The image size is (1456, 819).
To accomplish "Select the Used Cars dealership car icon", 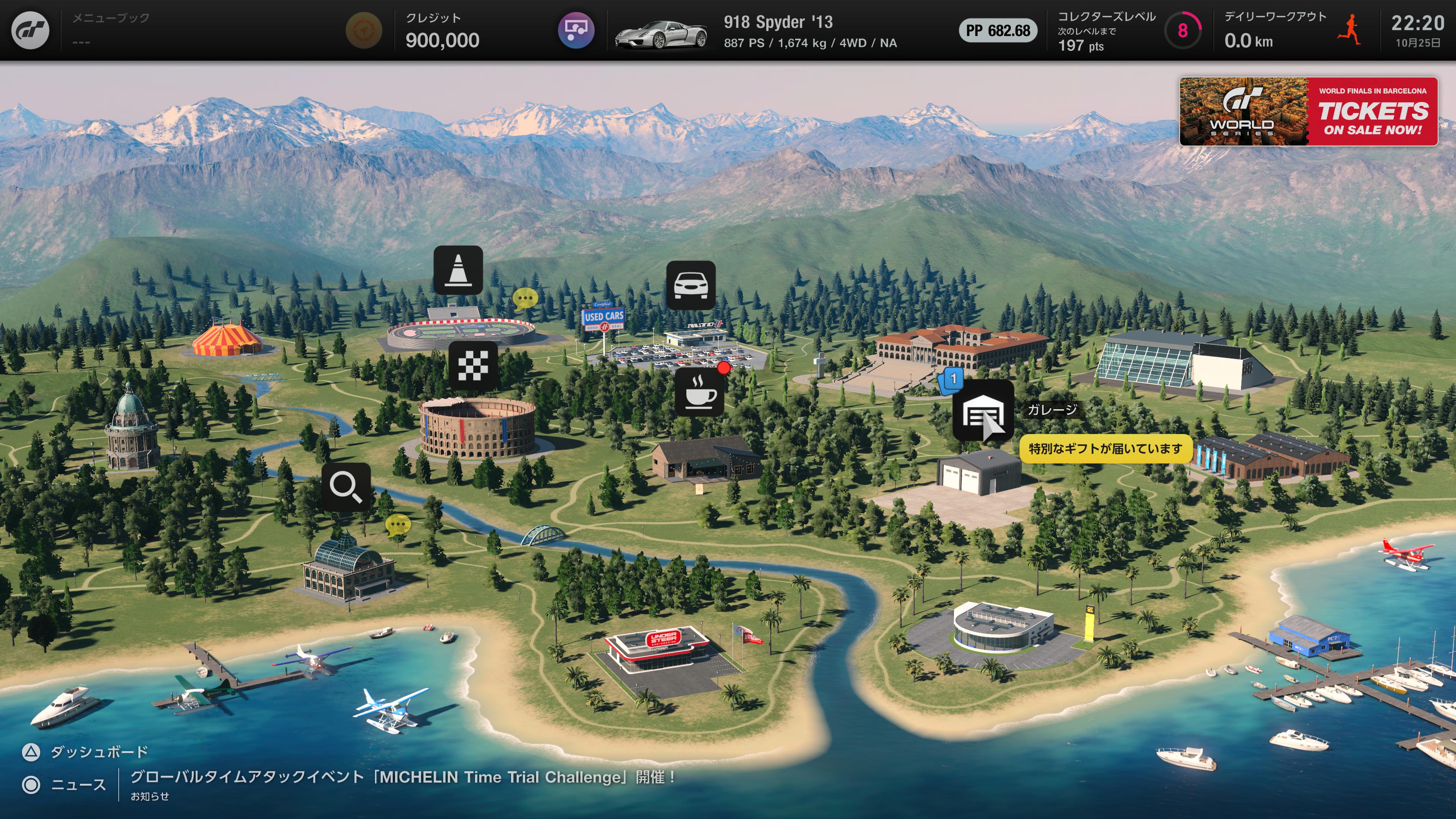I will (x=691, y=285).
